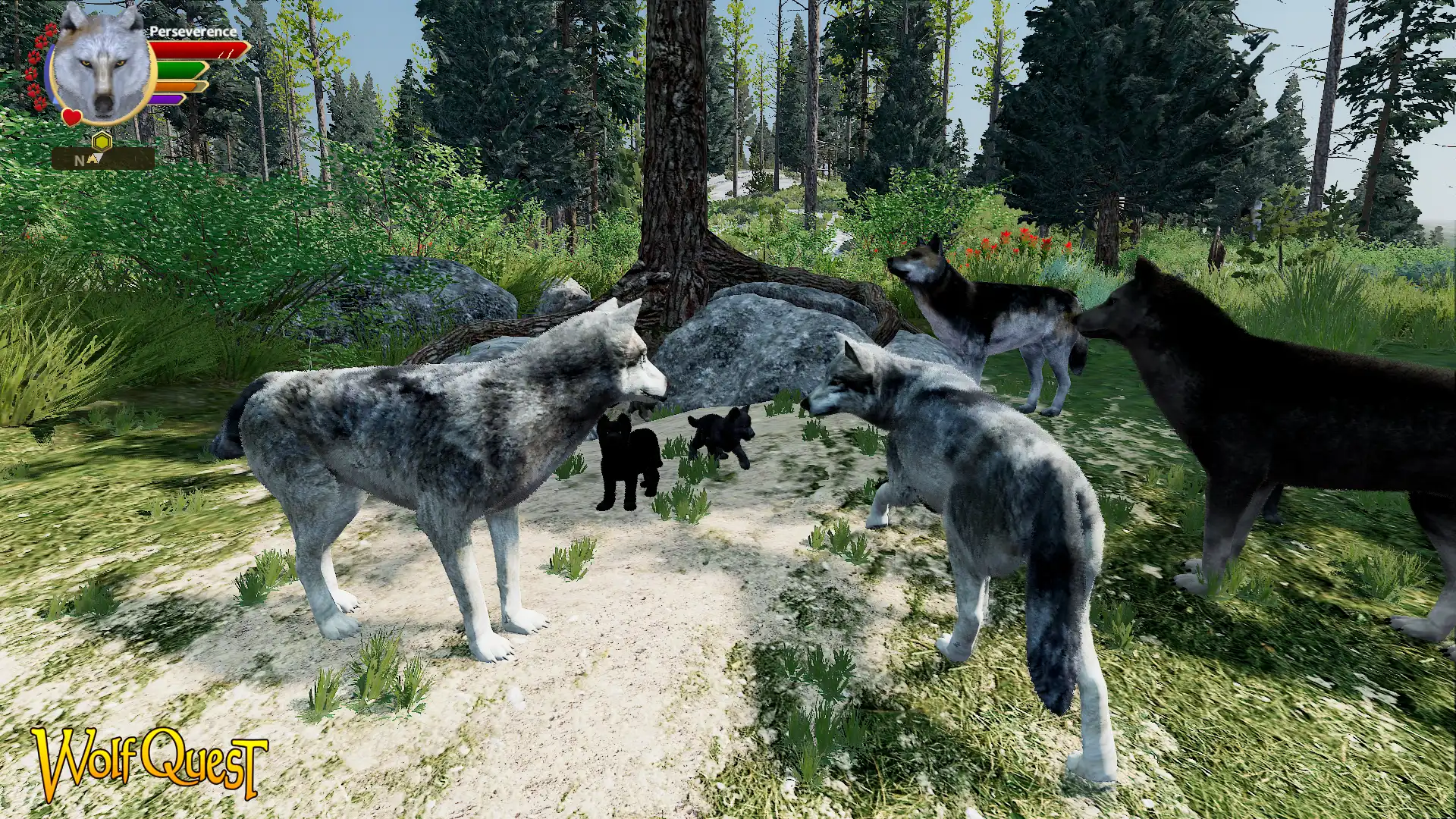1456x819 pixels.
Task: Select the yellow hexagon den marker
Action: [102, 141]
